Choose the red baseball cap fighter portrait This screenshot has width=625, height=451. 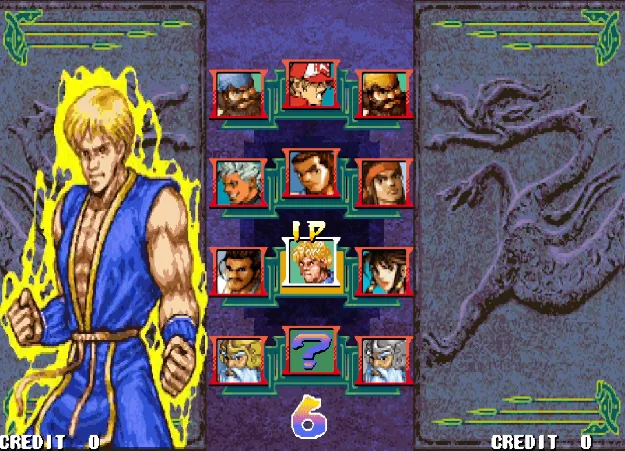(x=311, y=84)
